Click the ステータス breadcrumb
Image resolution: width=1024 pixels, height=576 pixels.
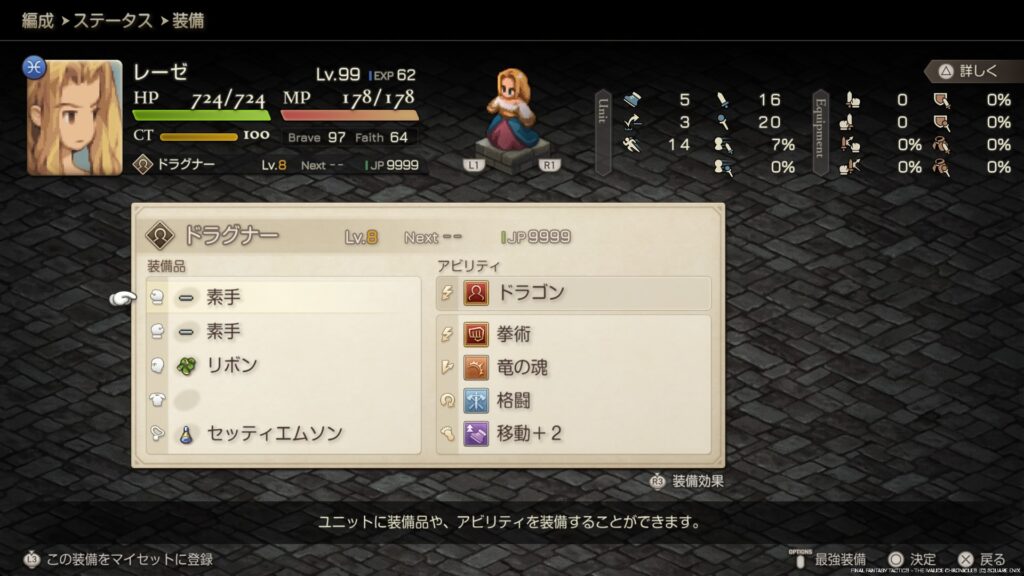tap(114, 20)
